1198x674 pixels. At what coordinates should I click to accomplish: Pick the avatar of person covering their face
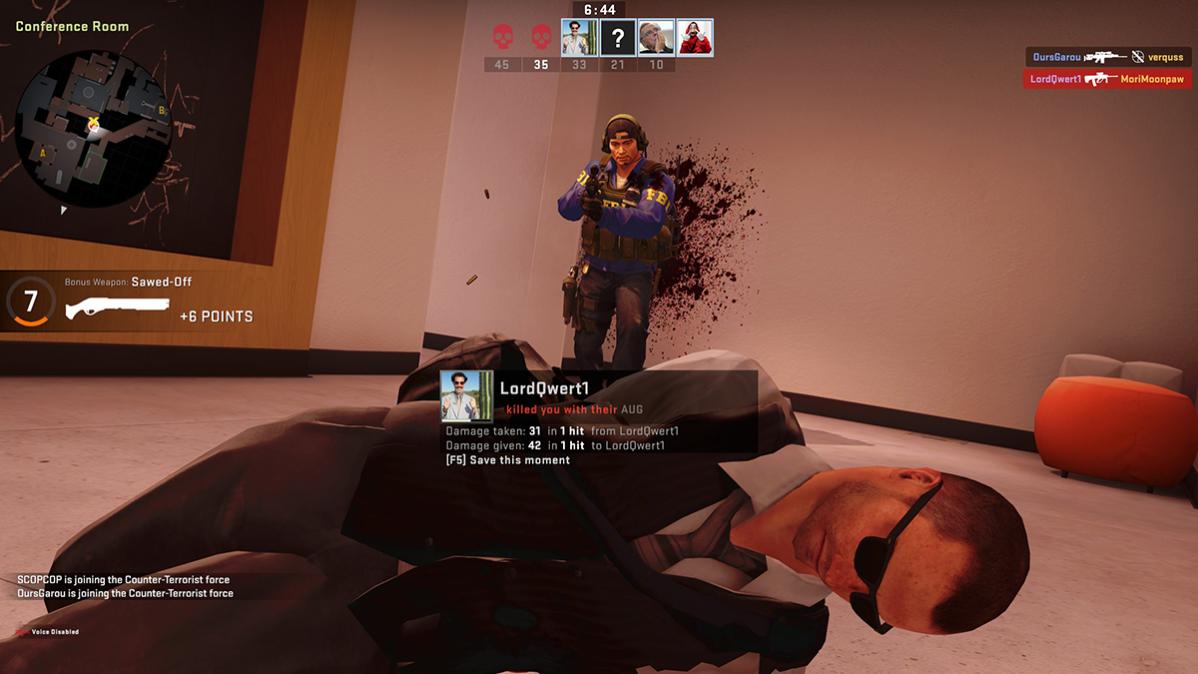pos(656,38)
